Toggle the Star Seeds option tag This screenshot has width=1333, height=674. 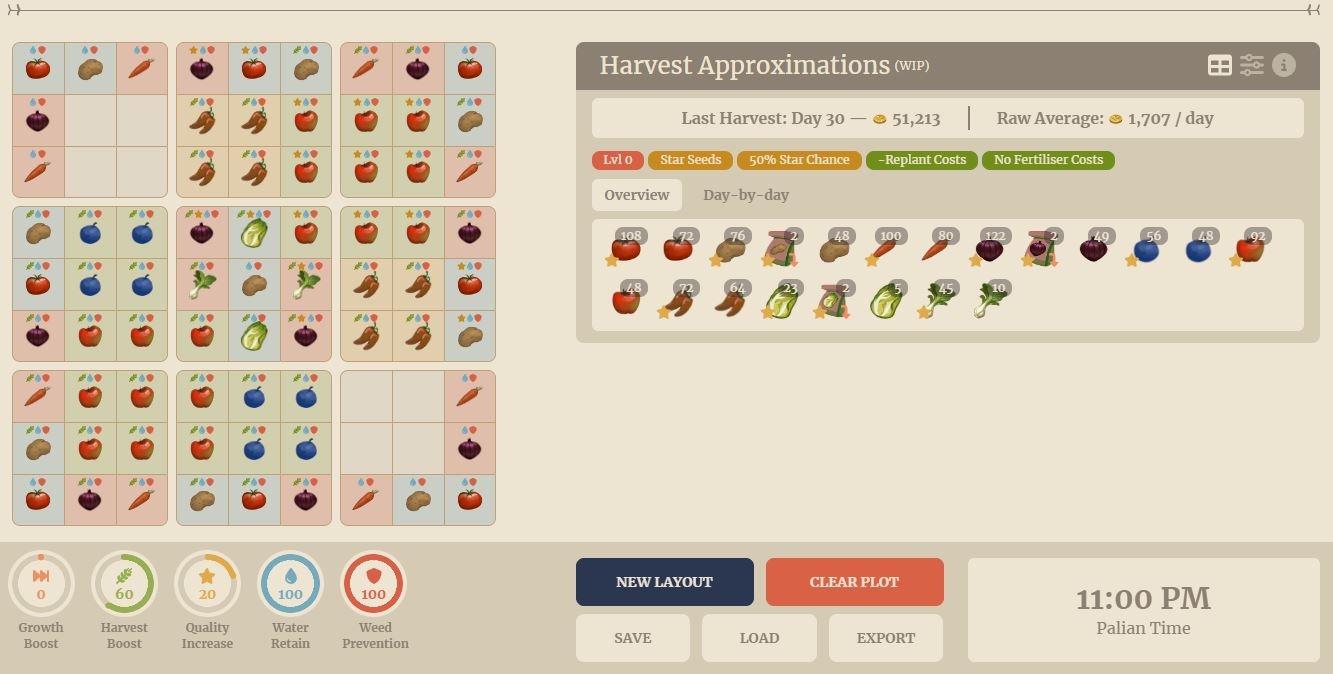(x=690, y=160)
